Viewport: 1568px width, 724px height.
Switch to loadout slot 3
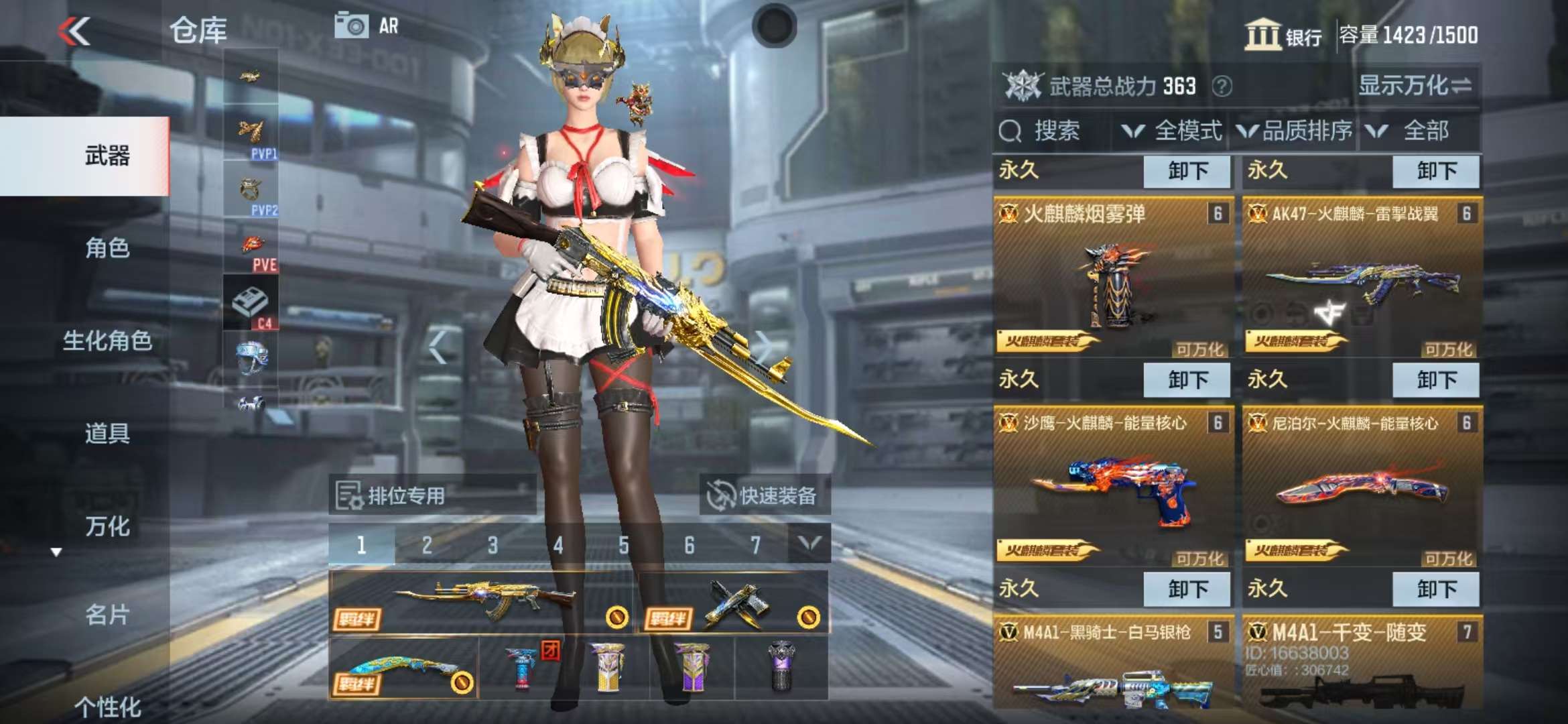(x=493, y=546)
